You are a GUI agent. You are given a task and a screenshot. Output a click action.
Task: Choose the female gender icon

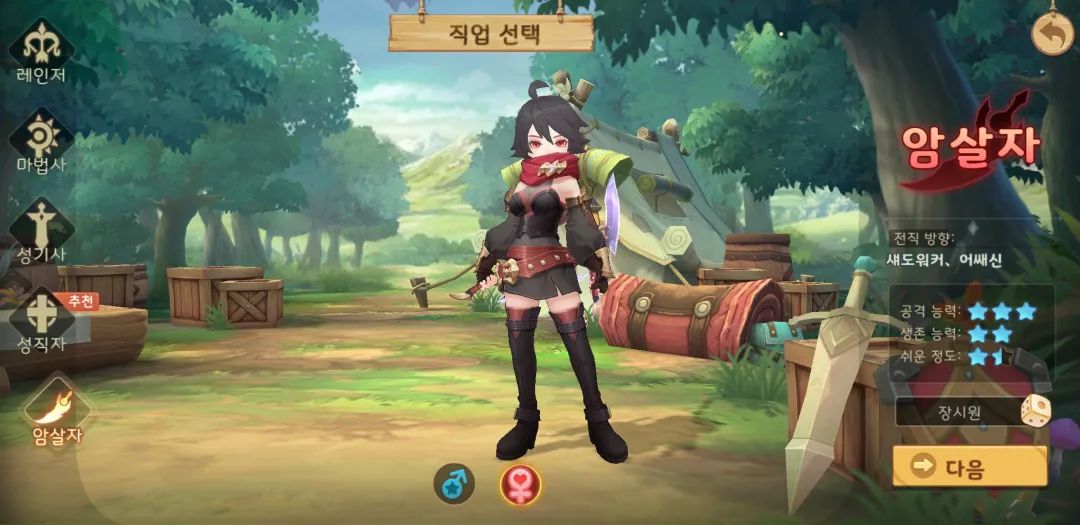click(520, 485)
